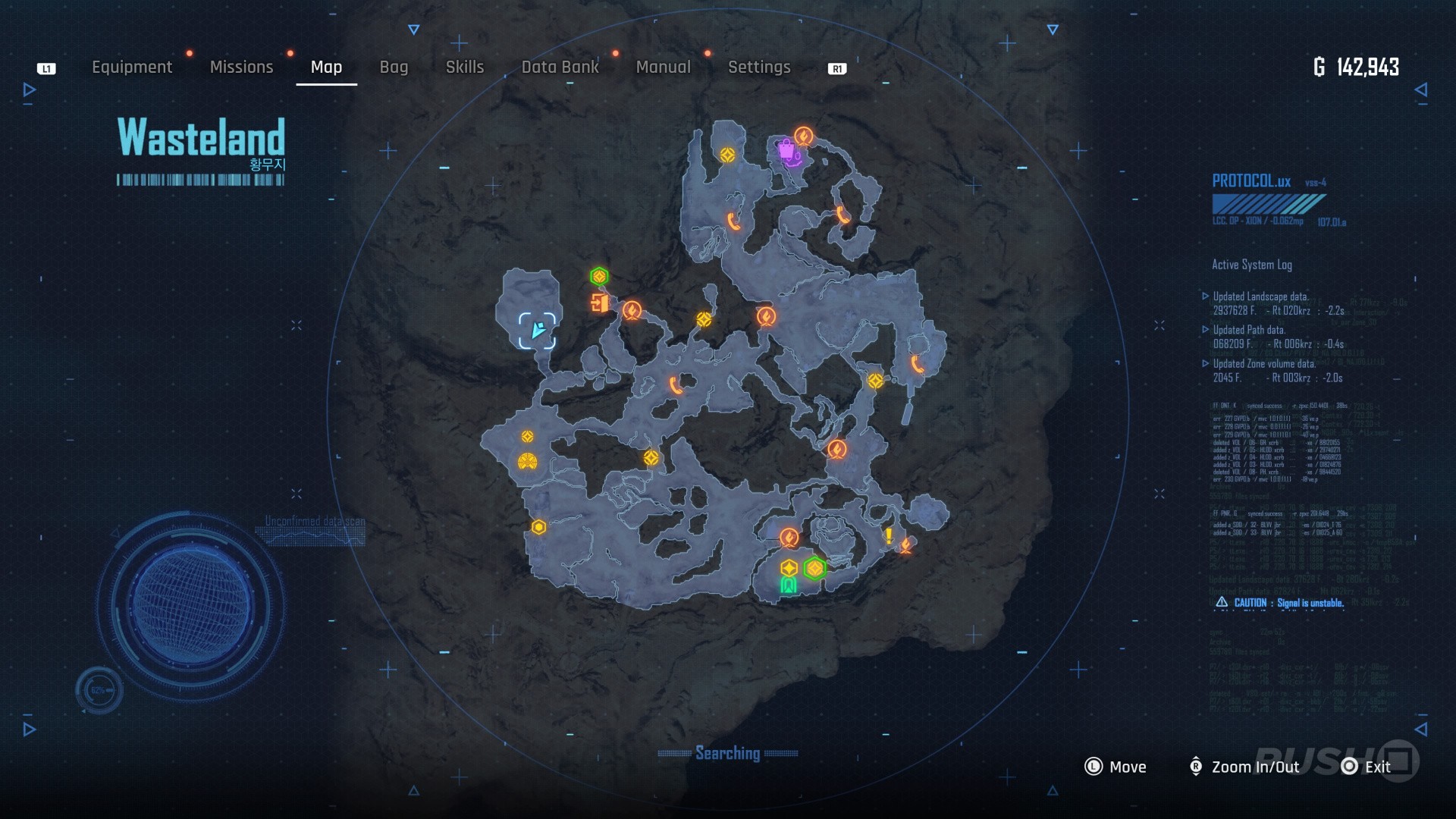The height and width of the screenshot is (819, 1456).
Task: Click the rotating blue globe widget
Action: click(190, 607)
